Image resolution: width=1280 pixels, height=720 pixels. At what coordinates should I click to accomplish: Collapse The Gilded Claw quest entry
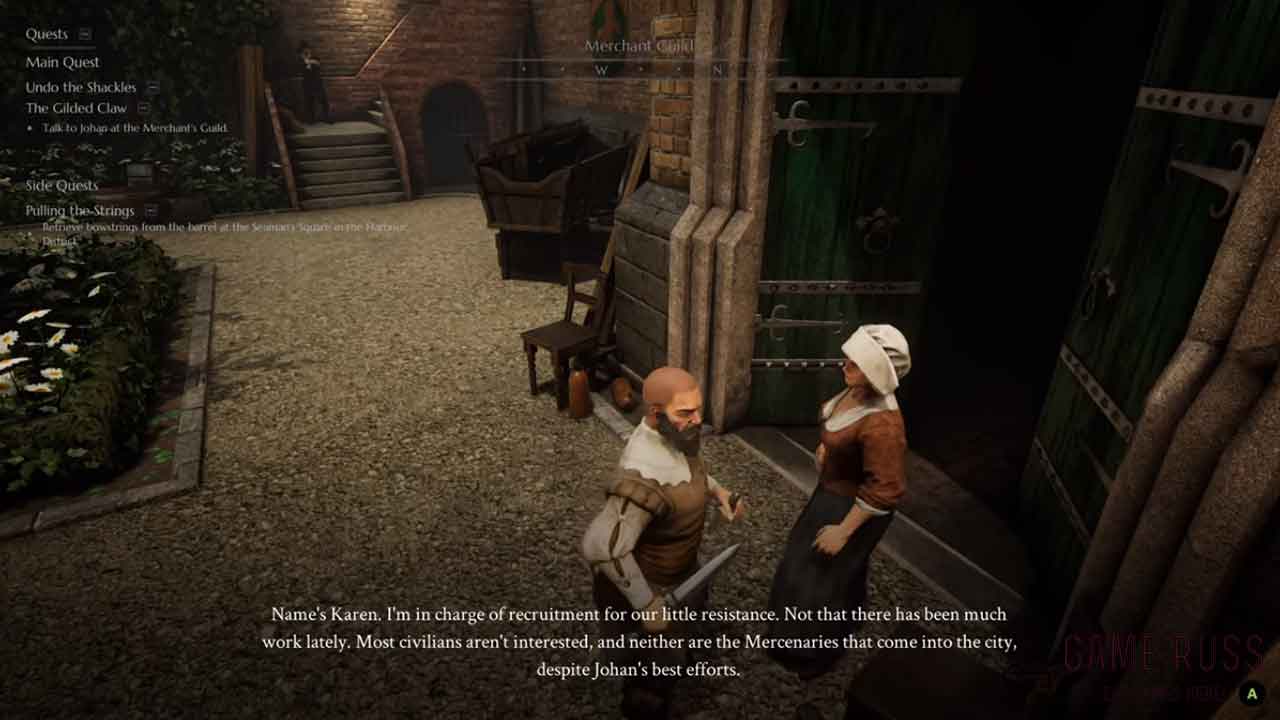(x=144, y=108)
